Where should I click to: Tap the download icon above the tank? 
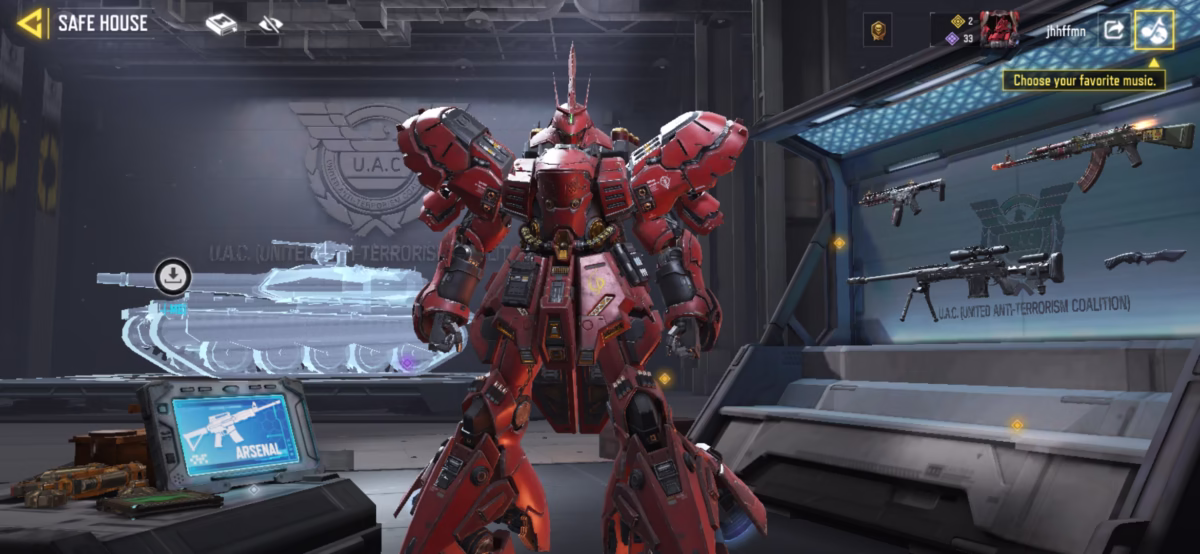[173, 276]
